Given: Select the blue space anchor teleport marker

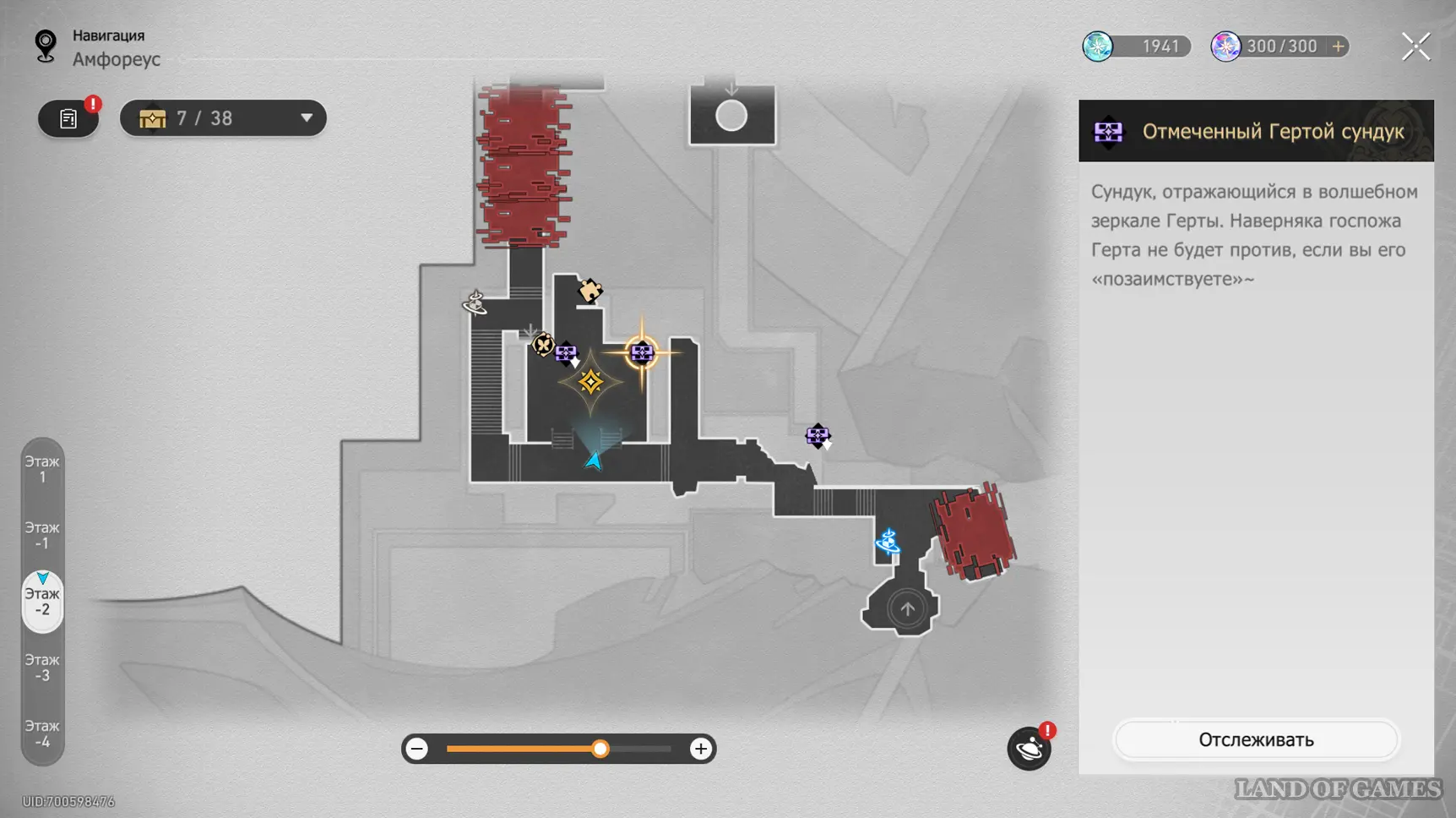Looking at the screenshot, I should click(x=888, y=541).
